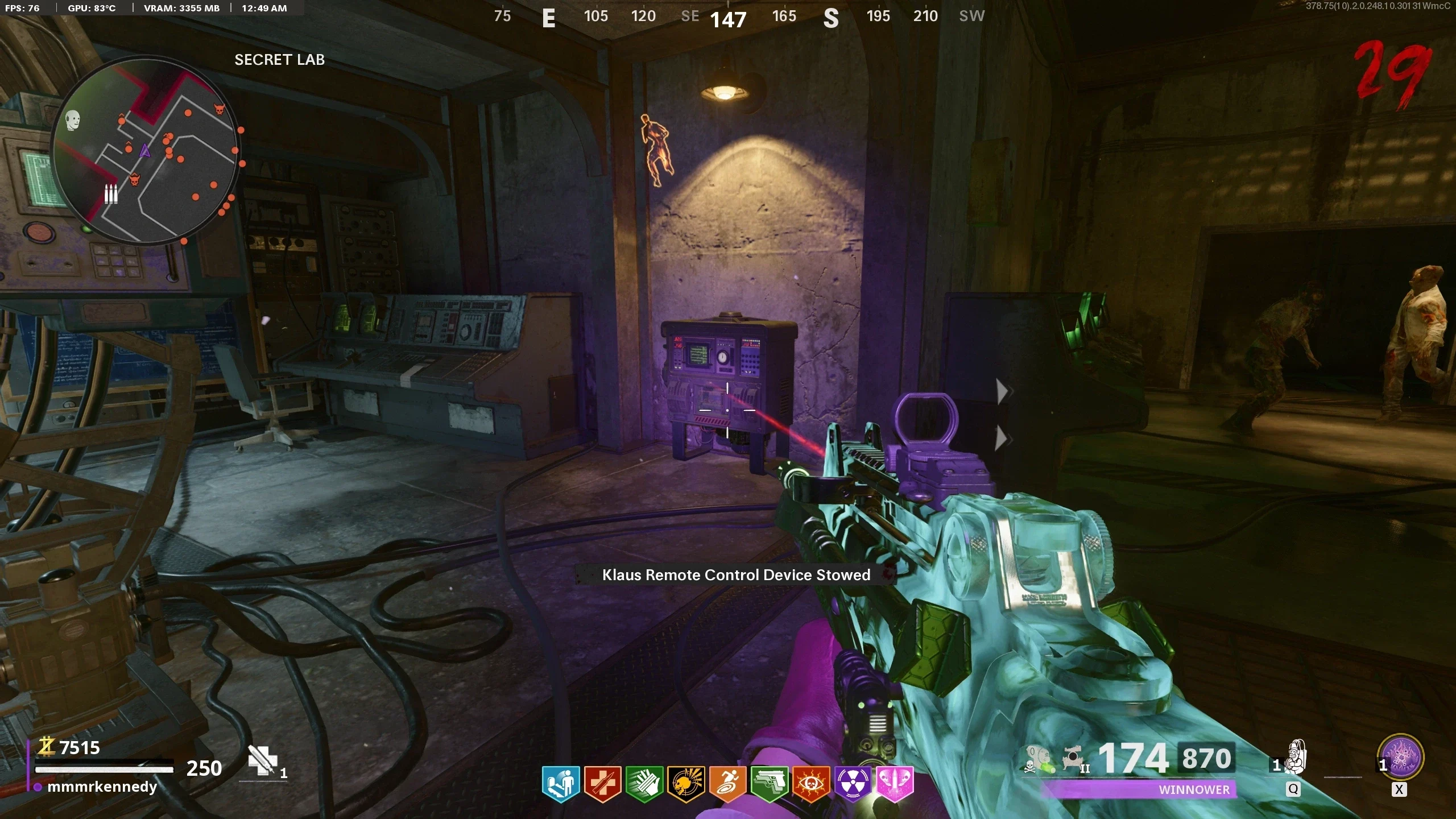This screenshot has height=819, width=1456.
Task: Click the skull head marker on minimap
Action: [x=73, y=120]
